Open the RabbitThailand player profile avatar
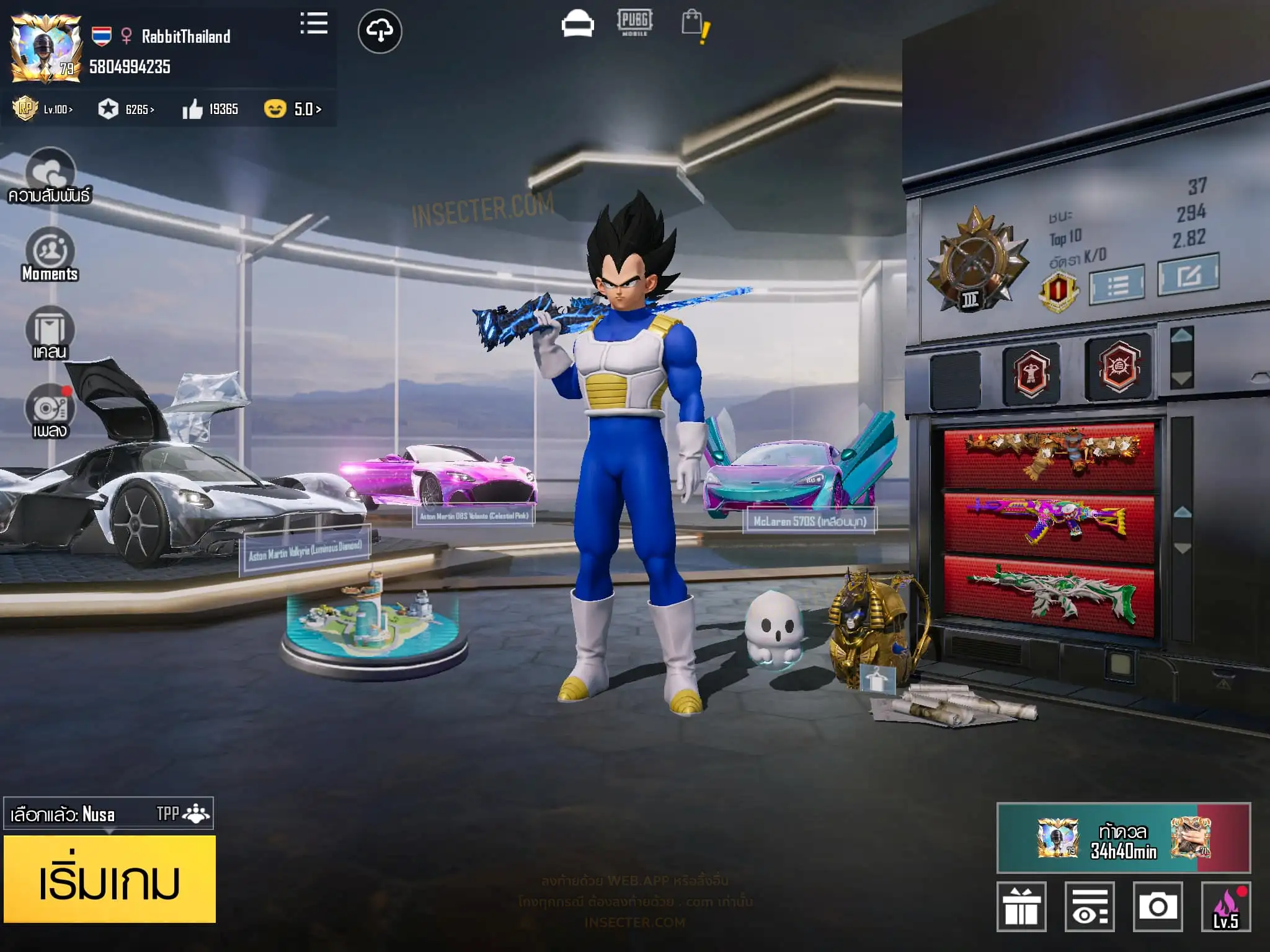 46,48
